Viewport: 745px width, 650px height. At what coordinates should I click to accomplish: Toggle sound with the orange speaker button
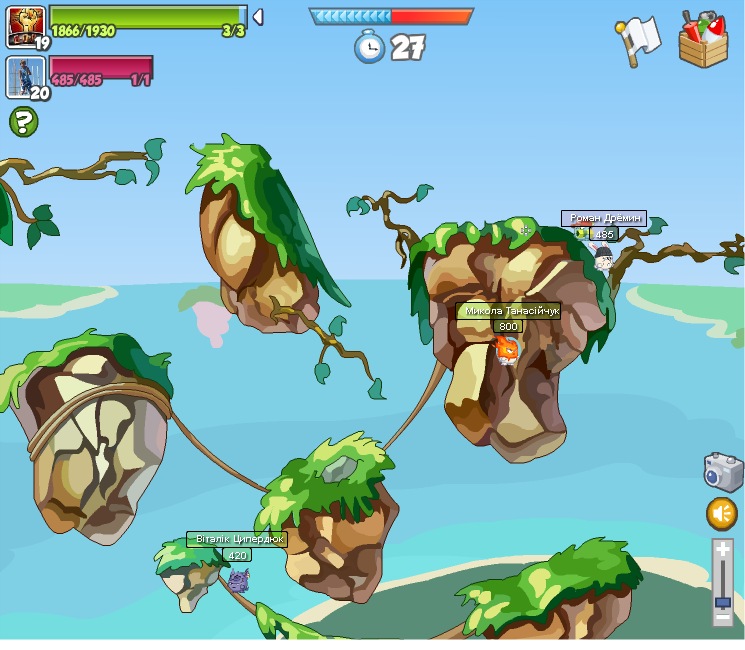point(722,514)
